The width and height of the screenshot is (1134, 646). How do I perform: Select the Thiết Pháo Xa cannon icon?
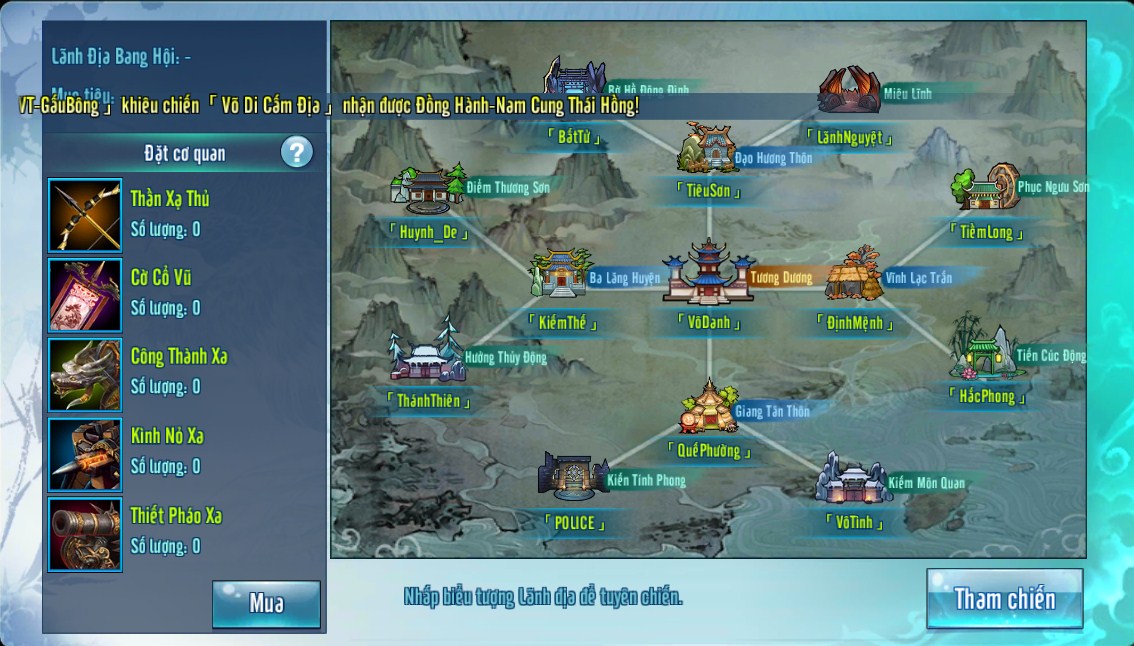pos(85,534)
